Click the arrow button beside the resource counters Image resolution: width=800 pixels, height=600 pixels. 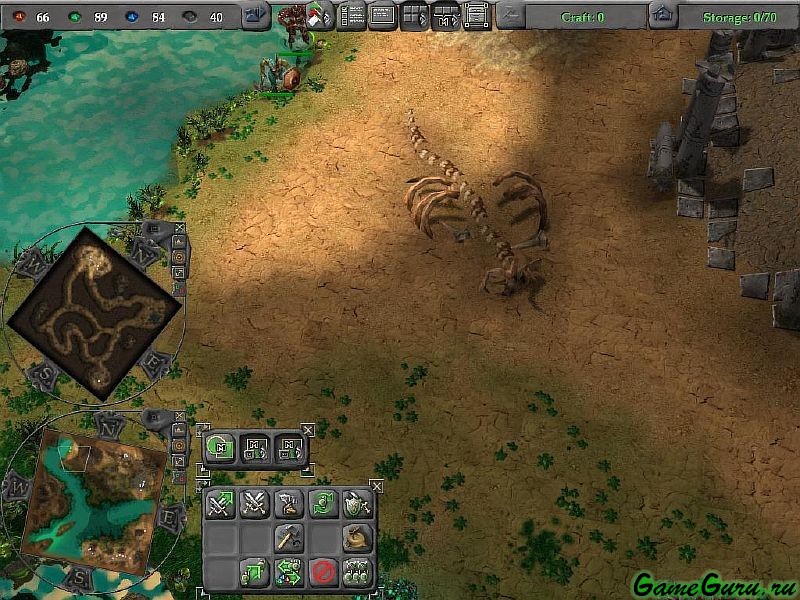click(x=257, y=15)
